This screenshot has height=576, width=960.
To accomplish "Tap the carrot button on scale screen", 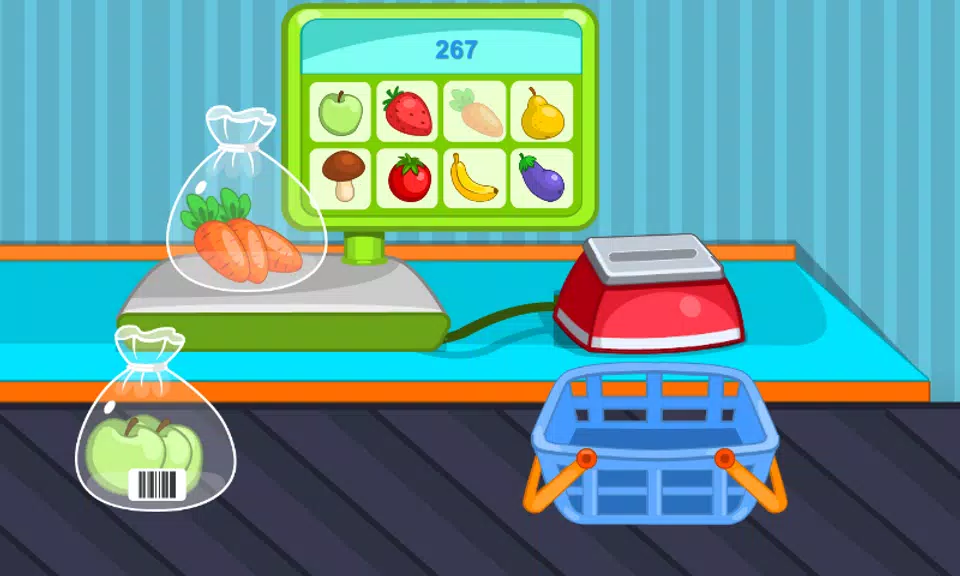I will click(475, 112).
